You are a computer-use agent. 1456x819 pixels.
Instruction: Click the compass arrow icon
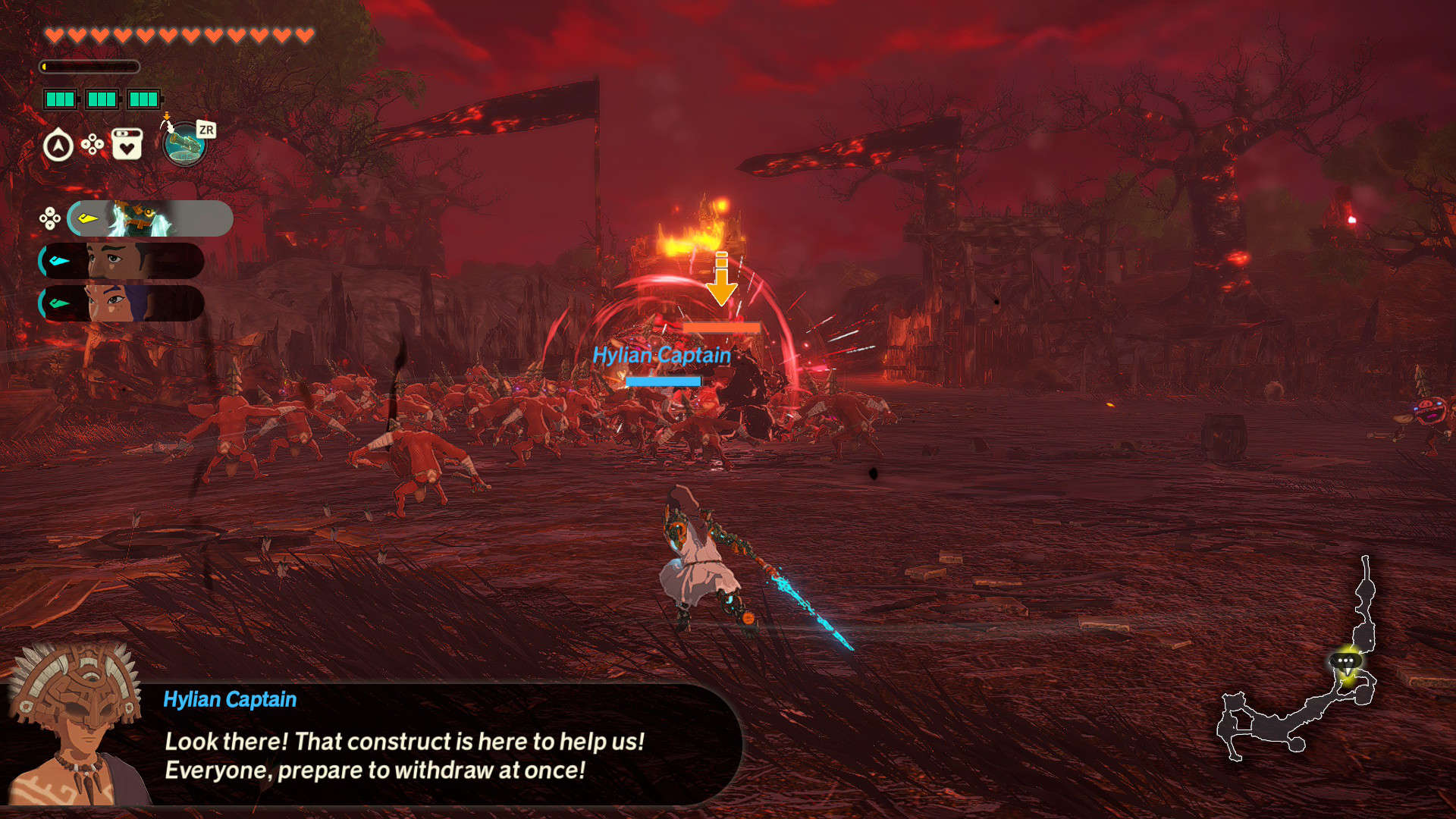click(58, 146)
